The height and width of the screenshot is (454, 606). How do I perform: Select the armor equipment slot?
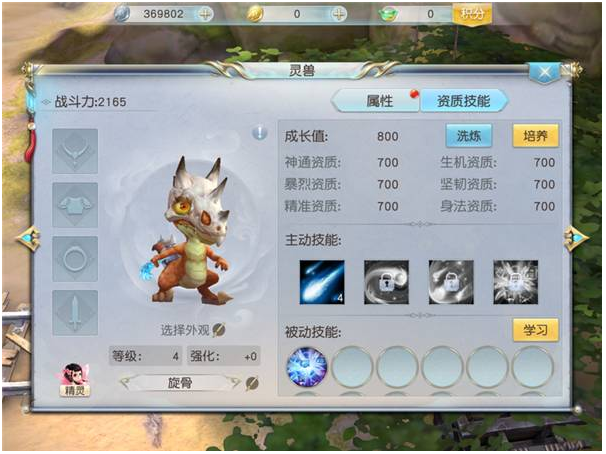75,204
